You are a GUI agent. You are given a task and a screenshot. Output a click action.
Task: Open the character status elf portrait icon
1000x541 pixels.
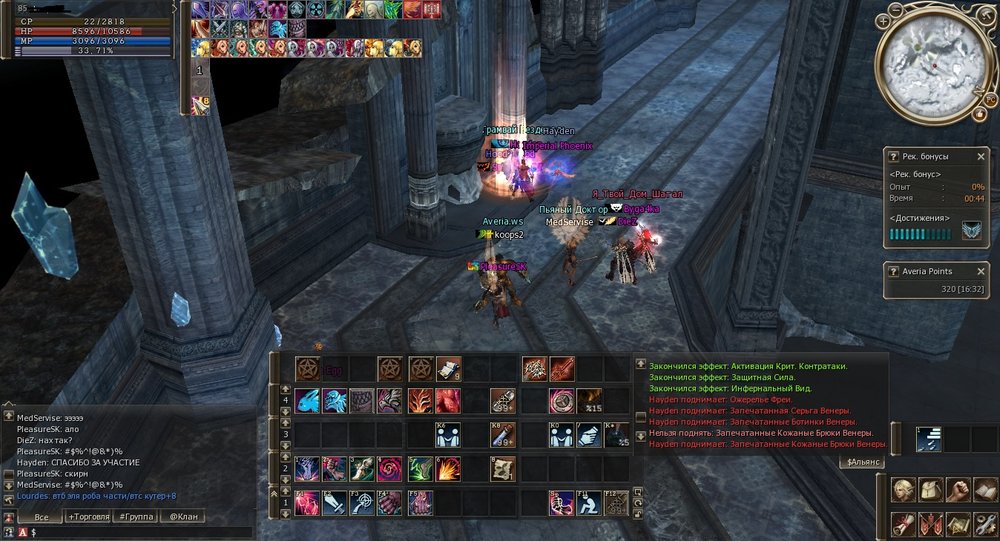(905, 491)
